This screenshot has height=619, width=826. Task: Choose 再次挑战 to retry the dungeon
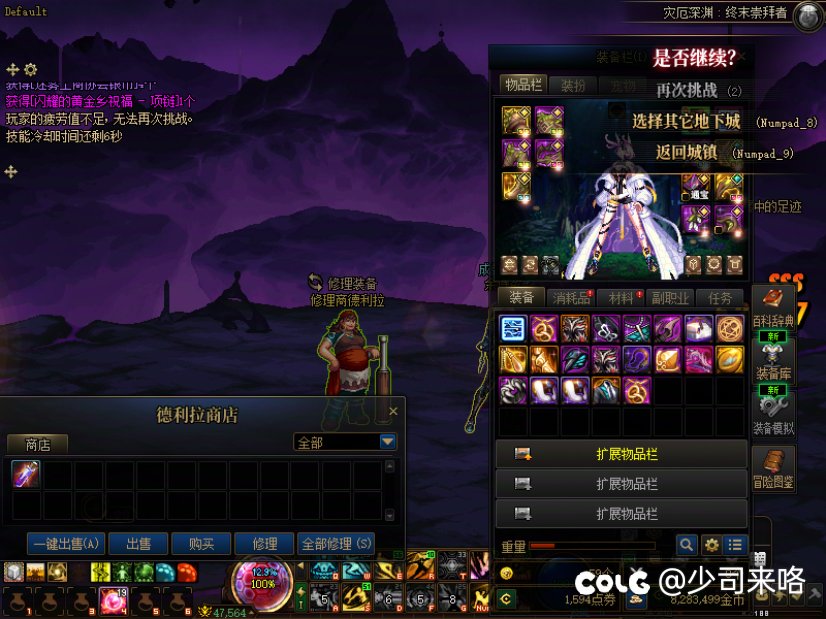686,90
